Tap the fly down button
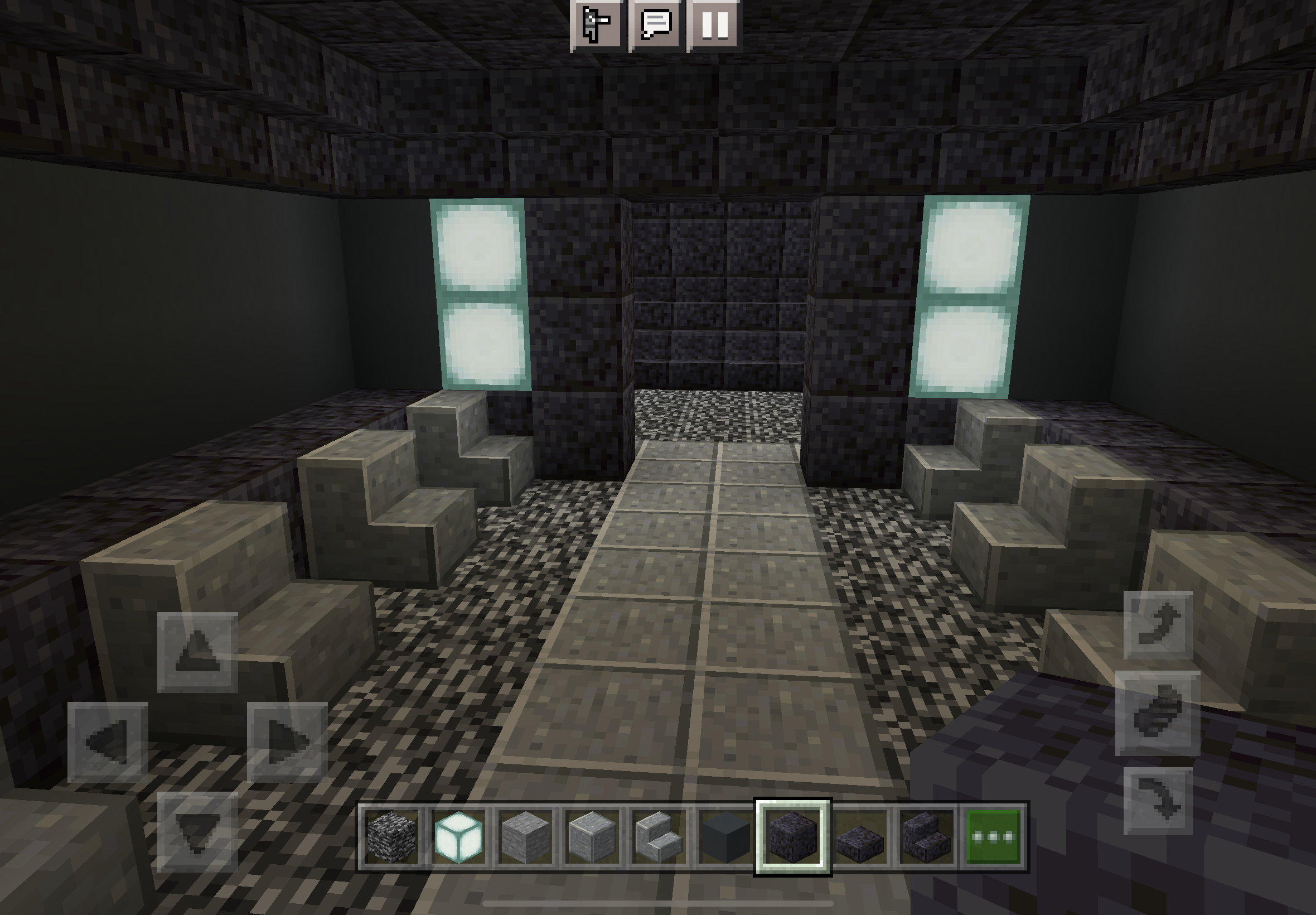 point(1158,801)
